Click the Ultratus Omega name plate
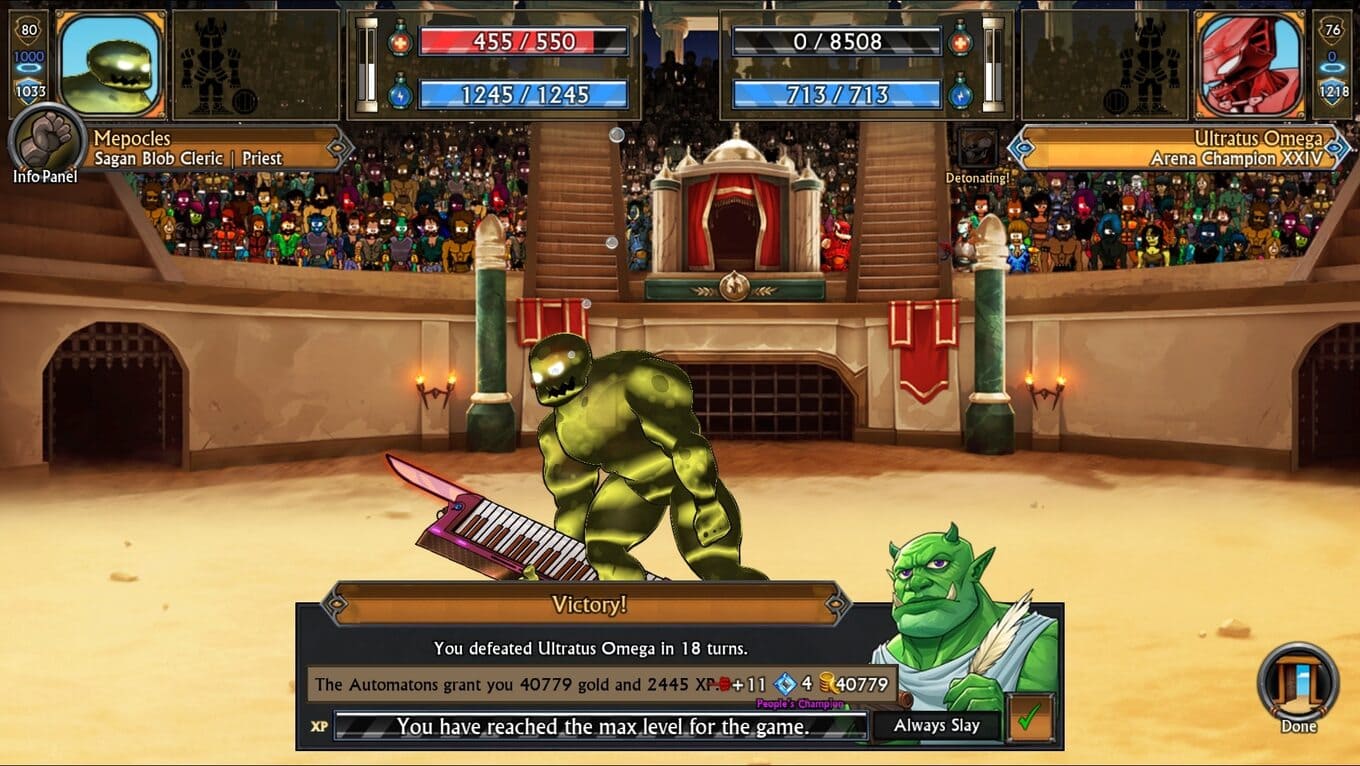This screenshot has height=766, width=1360. 1180,148
